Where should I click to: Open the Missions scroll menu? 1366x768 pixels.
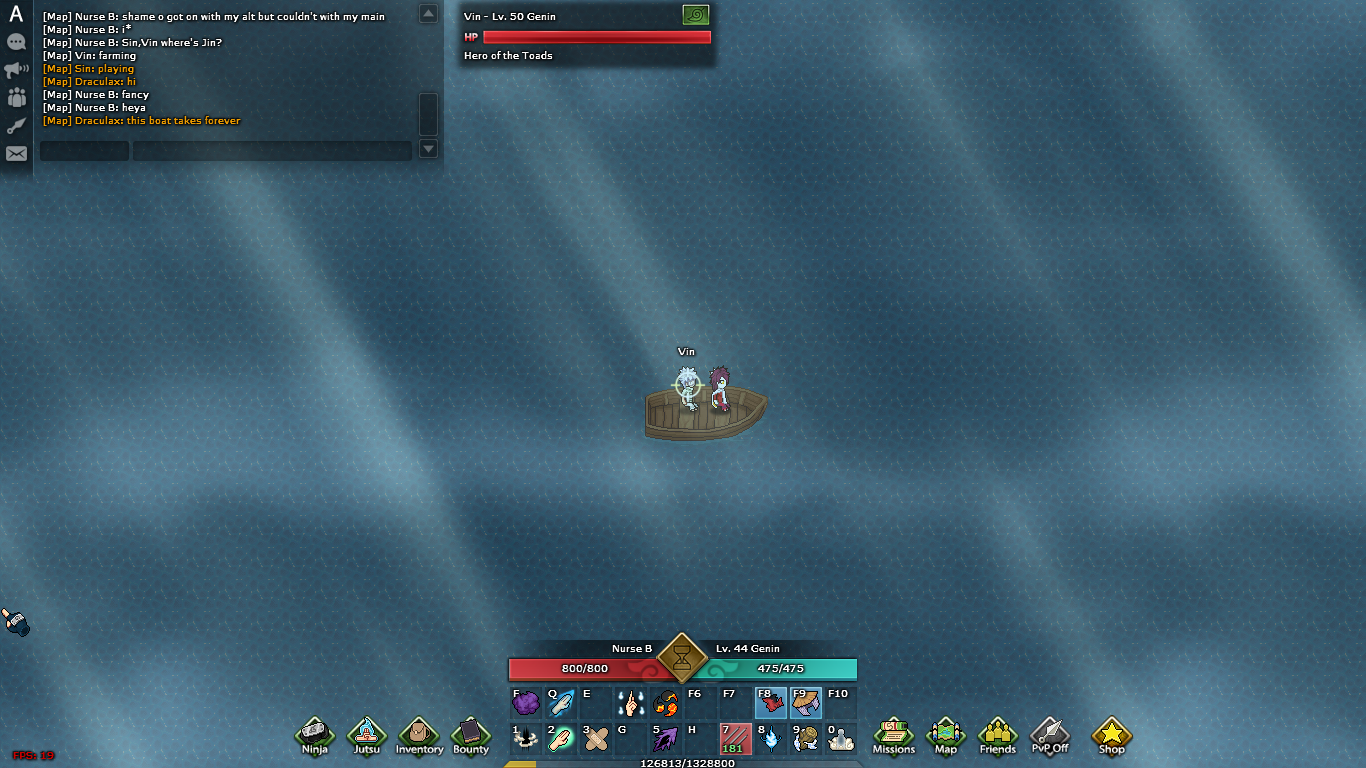893,735
